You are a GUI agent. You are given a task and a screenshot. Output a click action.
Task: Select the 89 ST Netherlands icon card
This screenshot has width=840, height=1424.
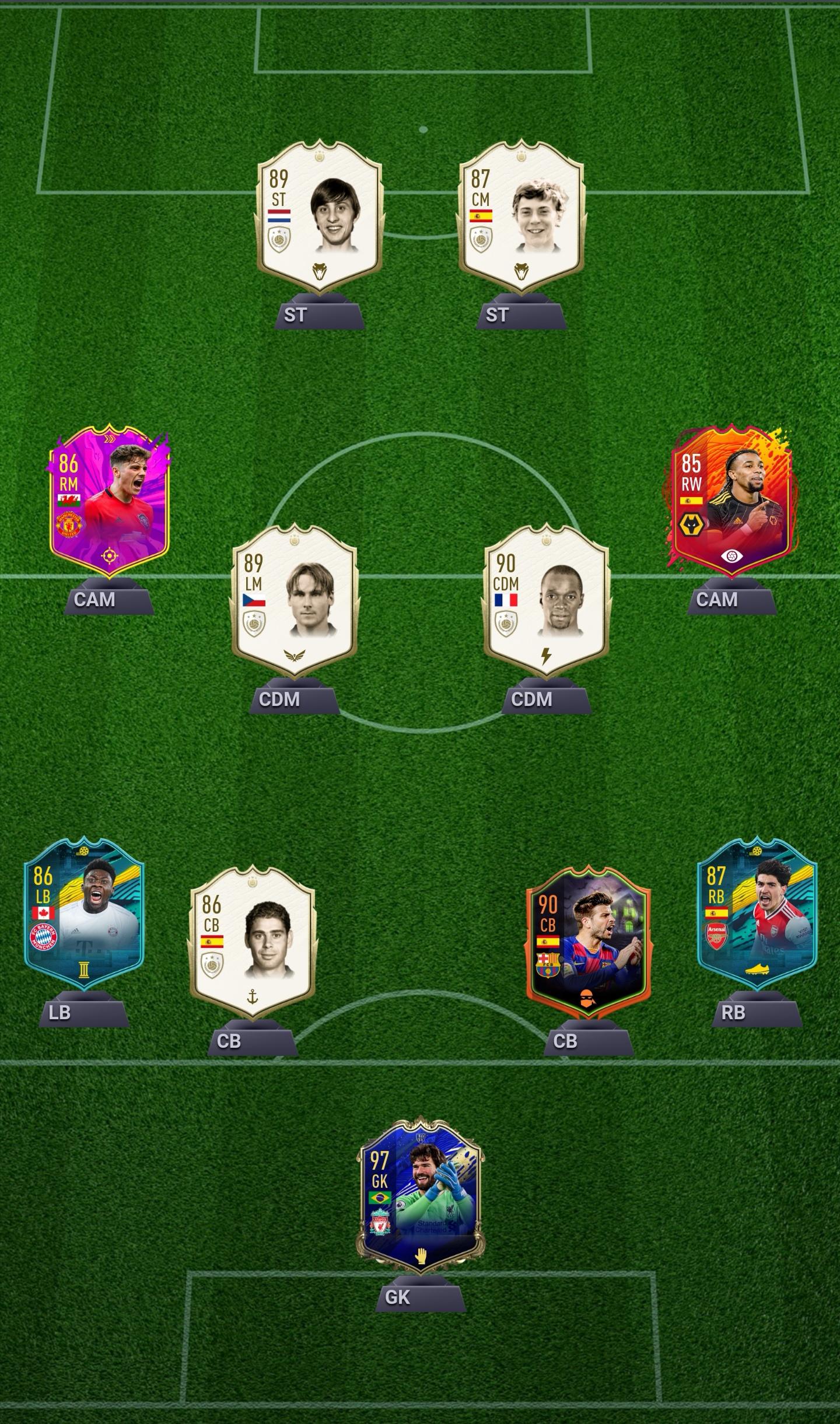[x=319, y=217]
